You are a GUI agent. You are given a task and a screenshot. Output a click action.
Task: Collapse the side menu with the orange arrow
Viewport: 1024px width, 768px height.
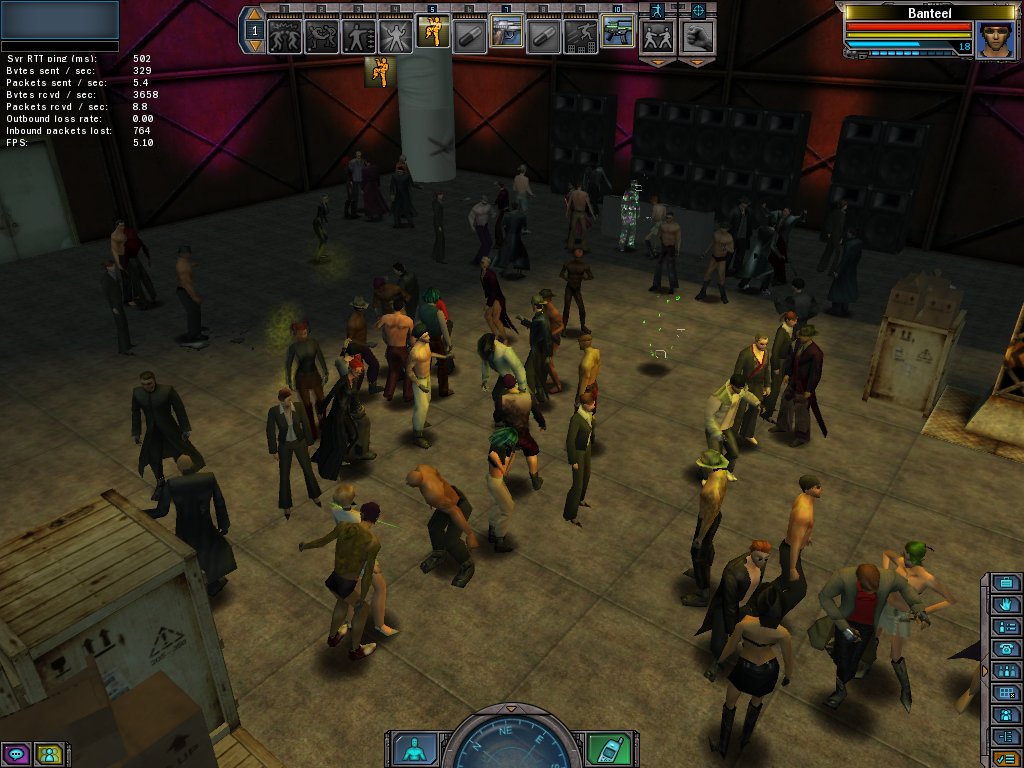click(x=986, y=670)
